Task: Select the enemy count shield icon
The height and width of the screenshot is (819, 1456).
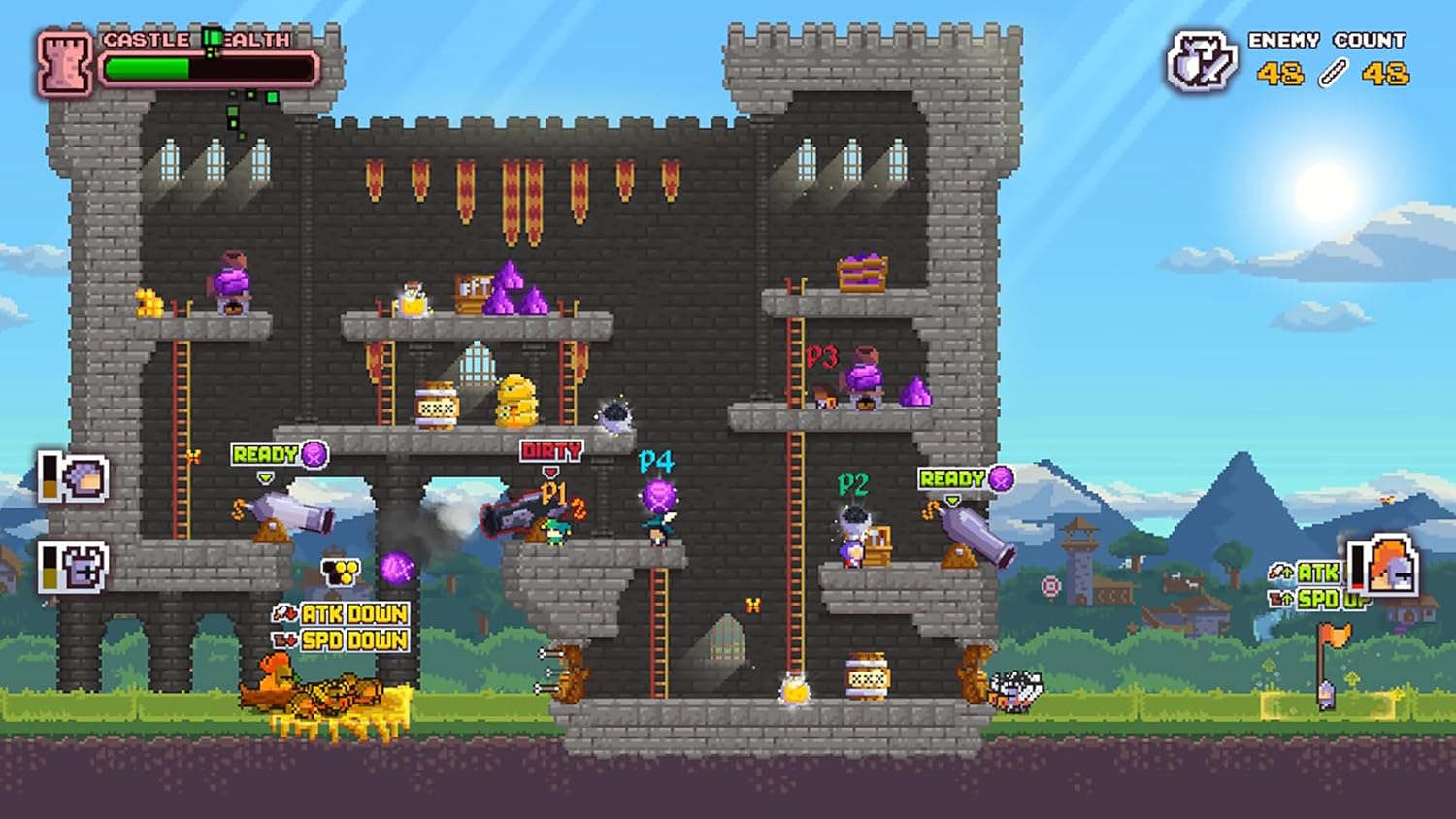Action: point(1201,62)
